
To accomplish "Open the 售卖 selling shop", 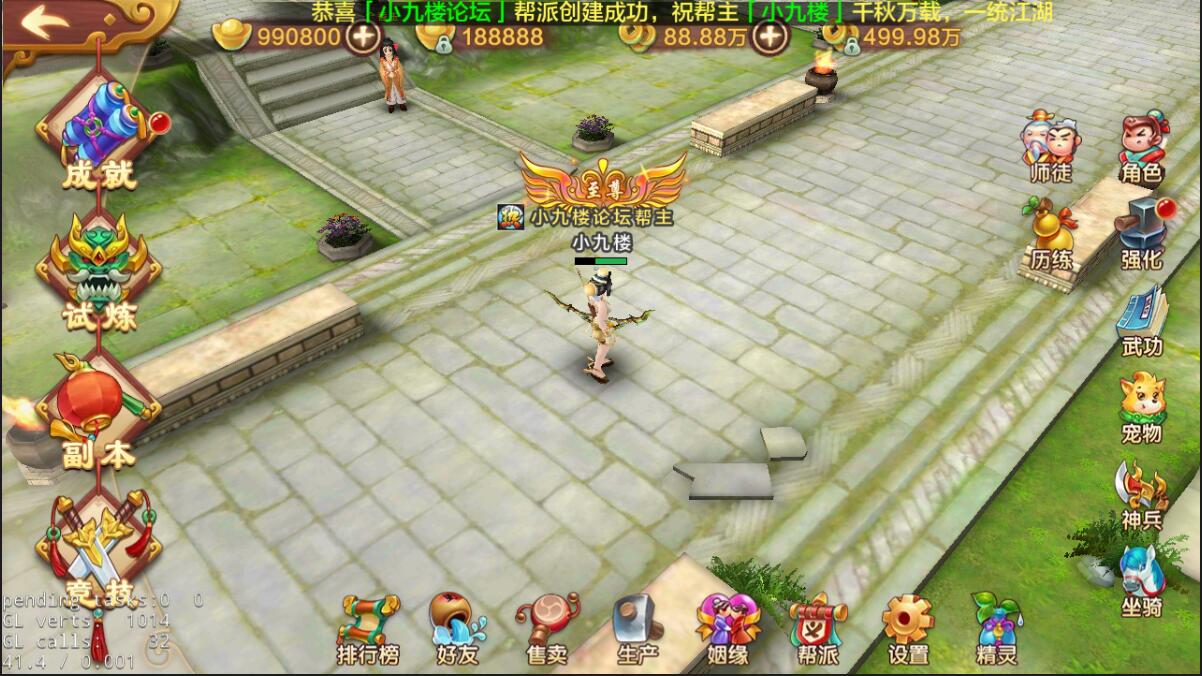I will [x=547, y=630].
